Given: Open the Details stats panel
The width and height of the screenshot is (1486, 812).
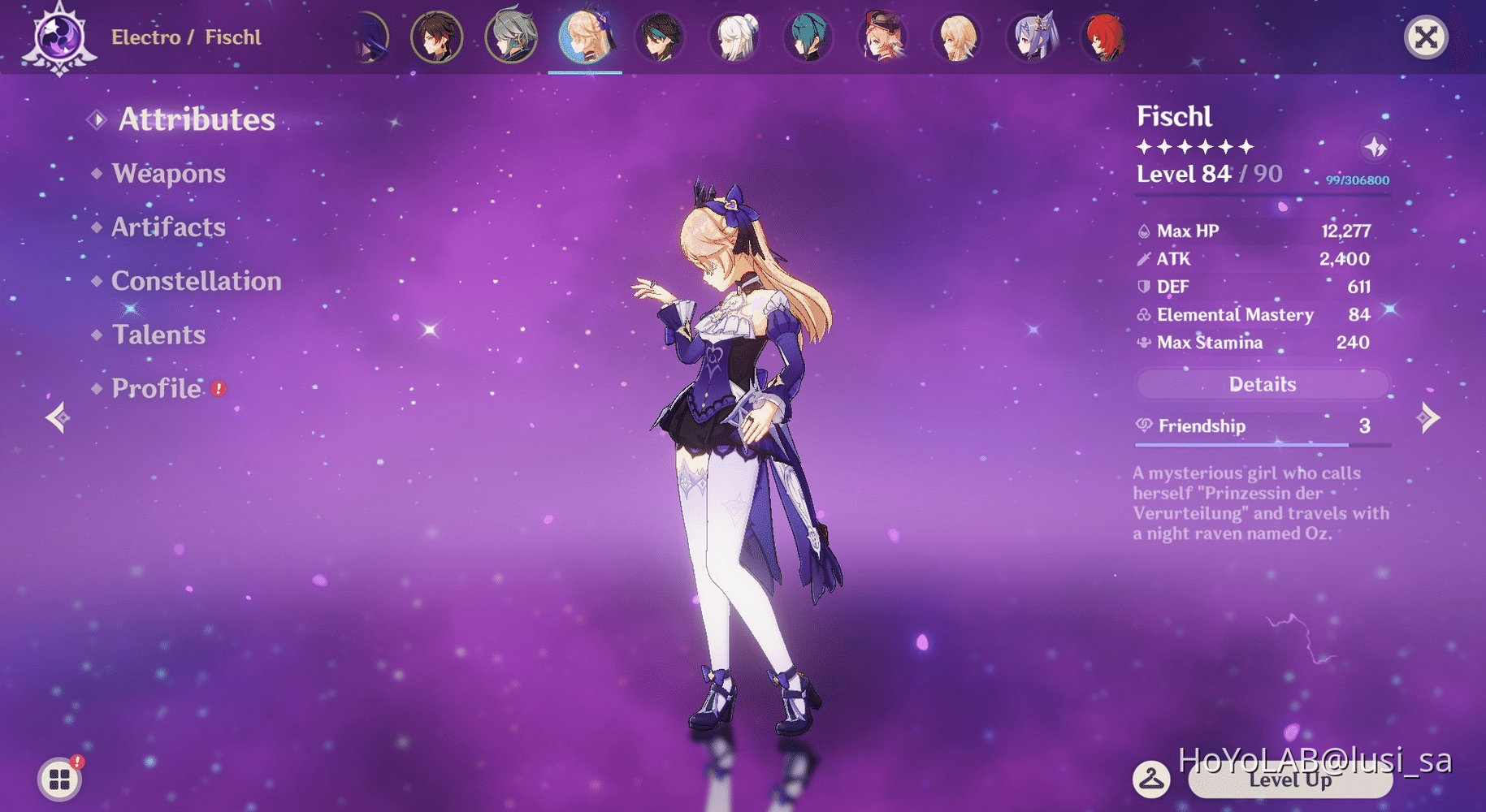Looking at the screenshot, I should (1261, 384).
